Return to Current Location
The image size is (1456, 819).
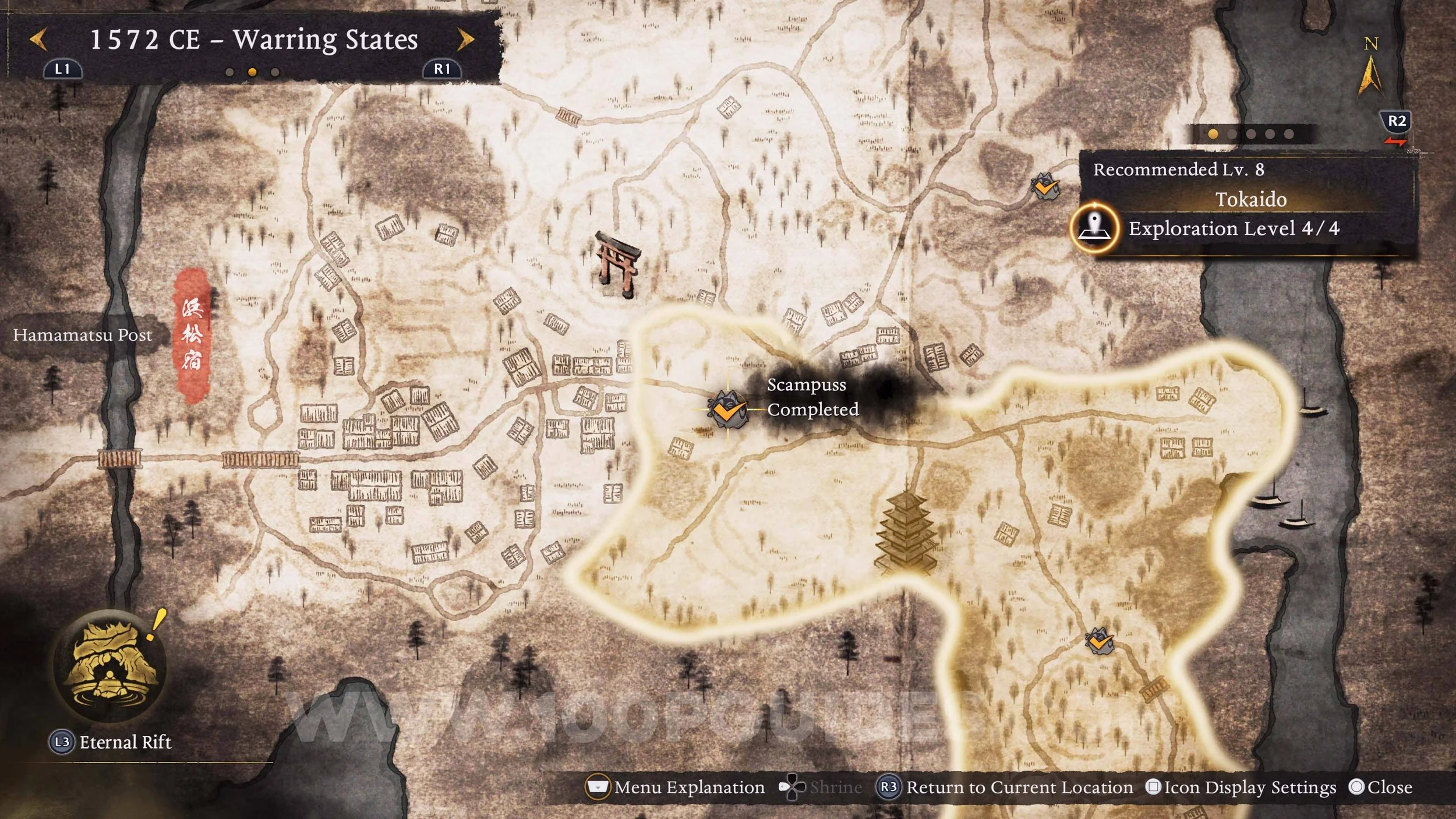pyautogui.click(x=1010, y=788)
